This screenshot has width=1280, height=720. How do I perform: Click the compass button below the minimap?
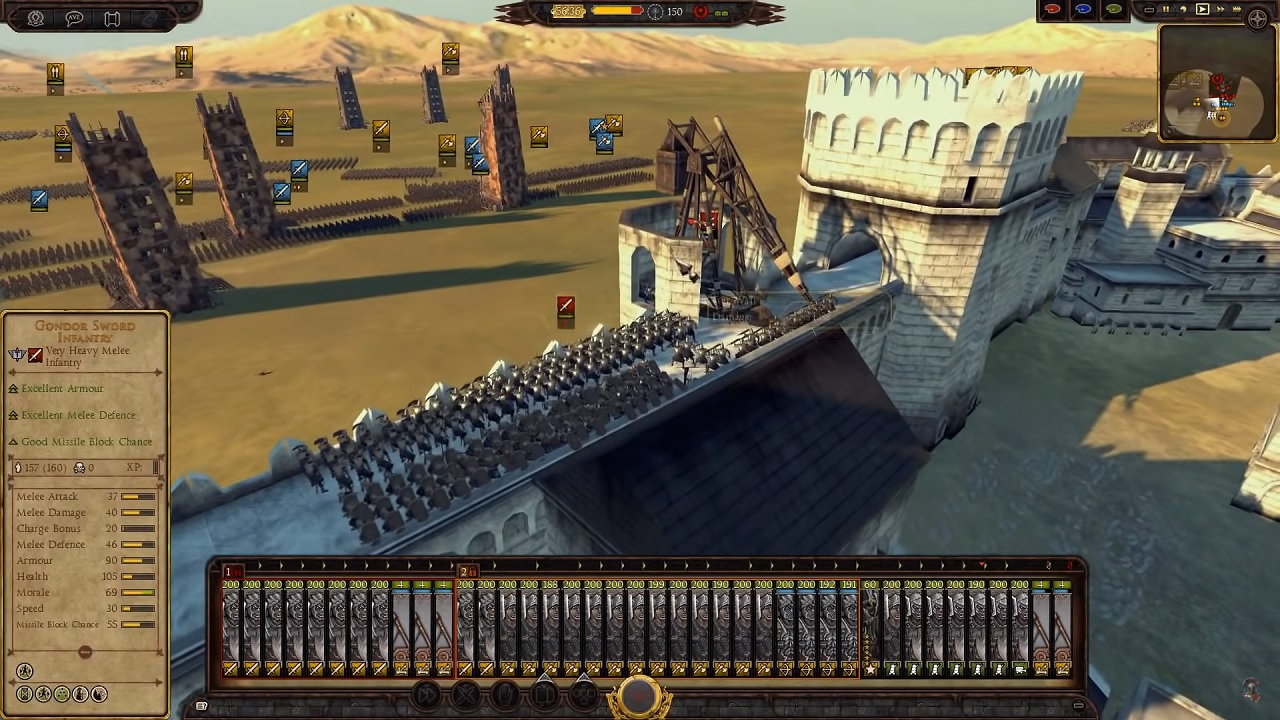[x=1258, y=18]
